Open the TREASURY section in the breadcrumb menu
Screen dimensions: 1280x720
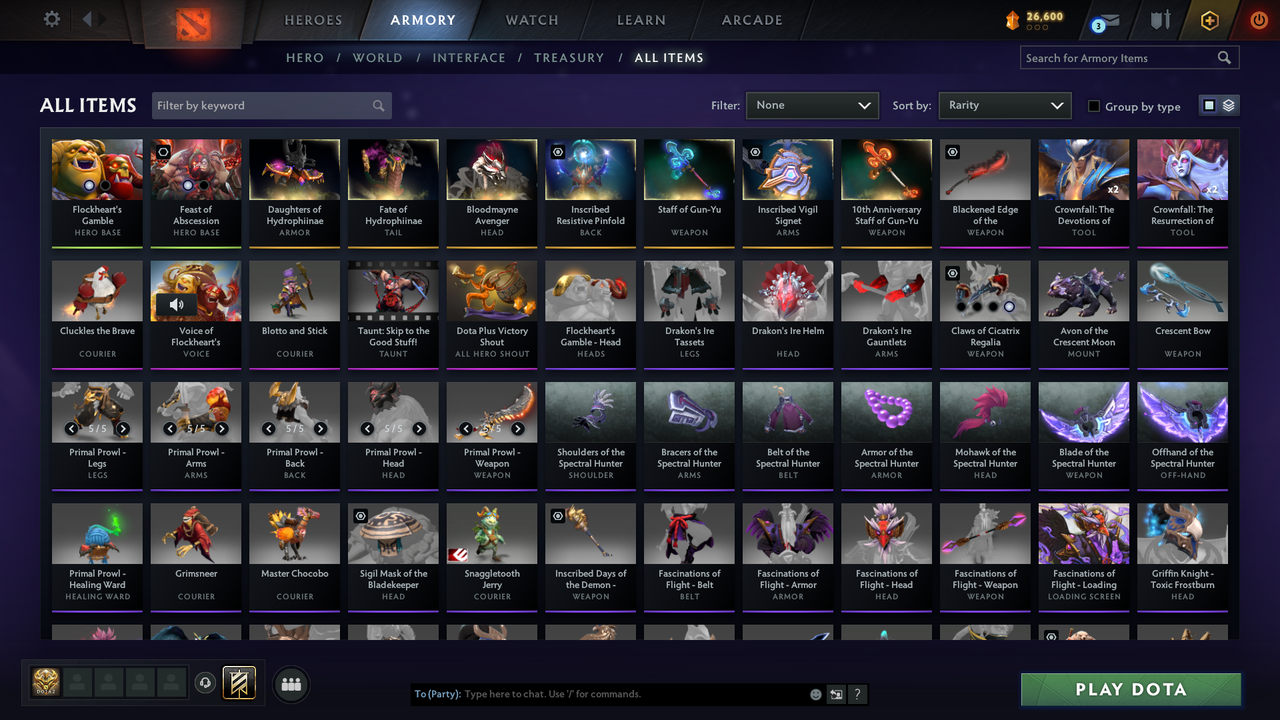coord(569,58)
